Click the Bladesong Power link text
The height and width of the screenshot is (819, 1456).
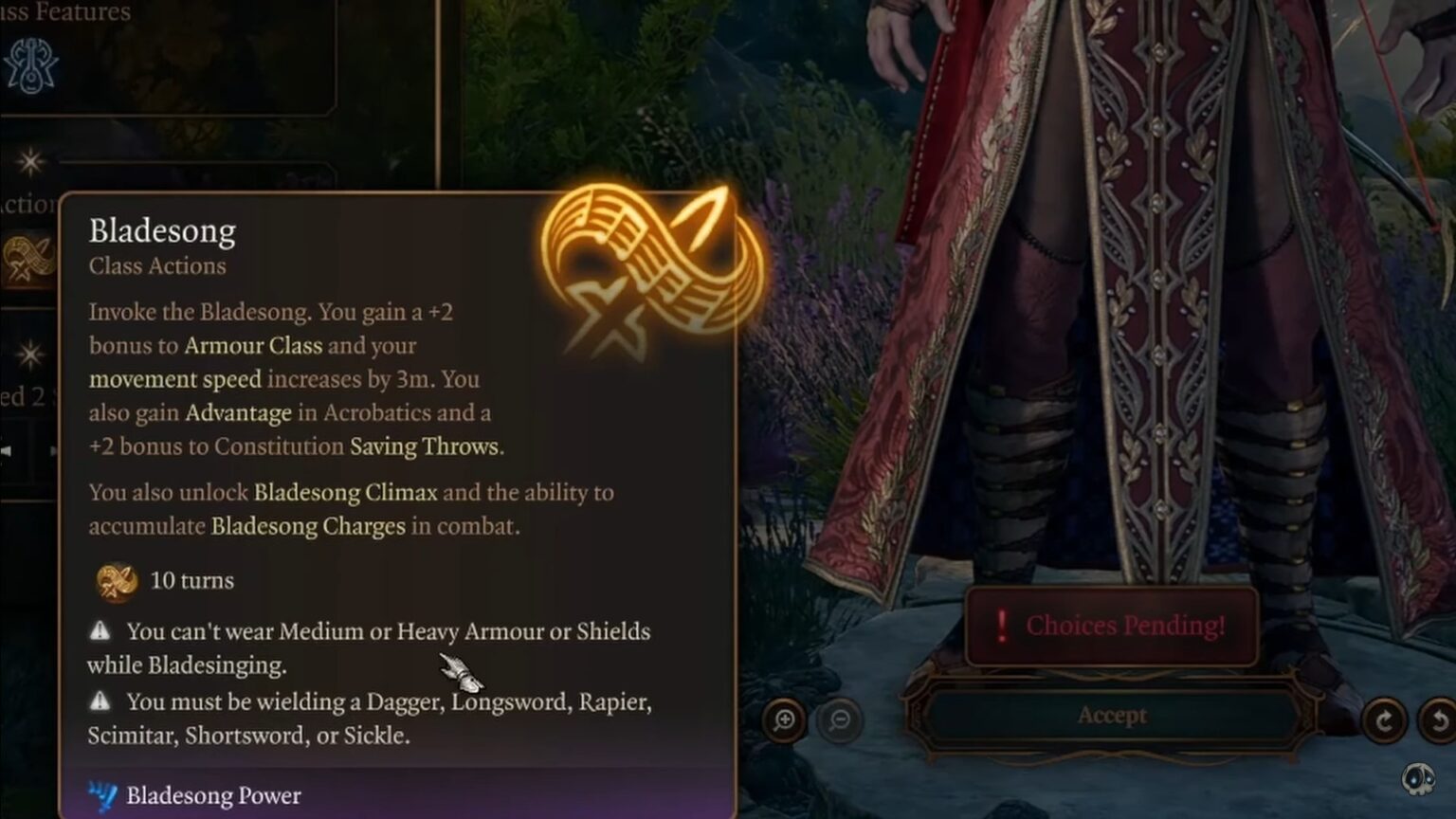tap(213, 796)
